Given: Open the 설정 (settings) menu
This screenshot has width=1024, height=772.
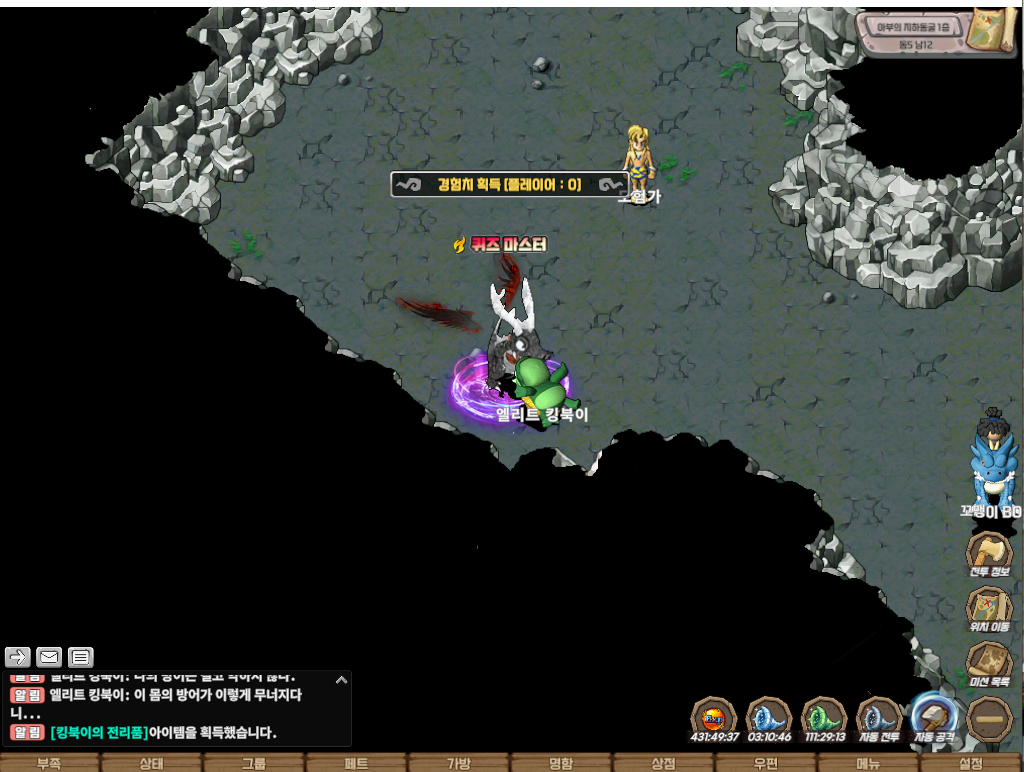Looking at the screenshot, I should pyautogui.click(x=971, y=763).
